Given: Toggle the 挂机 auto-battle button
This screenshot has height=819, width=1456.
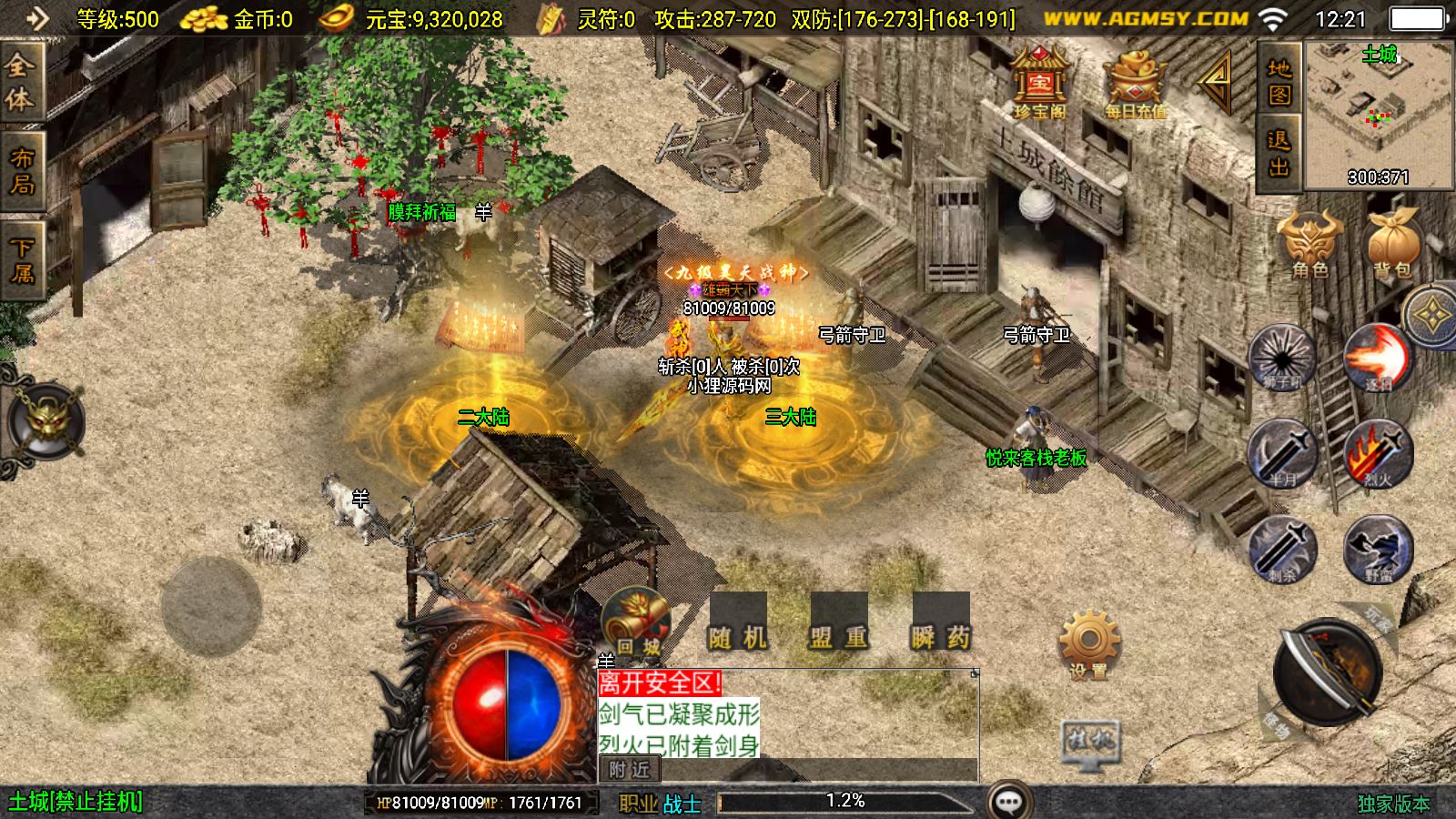Looking at the screenshot, I should [1090, 743].
